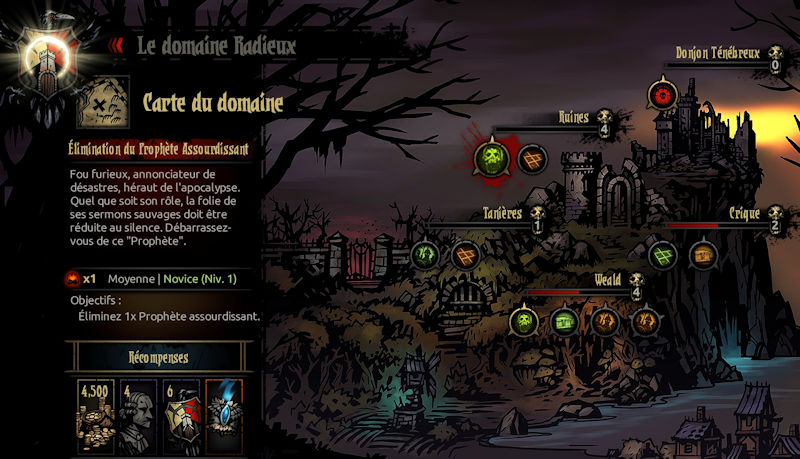The image size is (800, 459).
Task: Select the orange map mission in Tanières
Action: [465, 255]
